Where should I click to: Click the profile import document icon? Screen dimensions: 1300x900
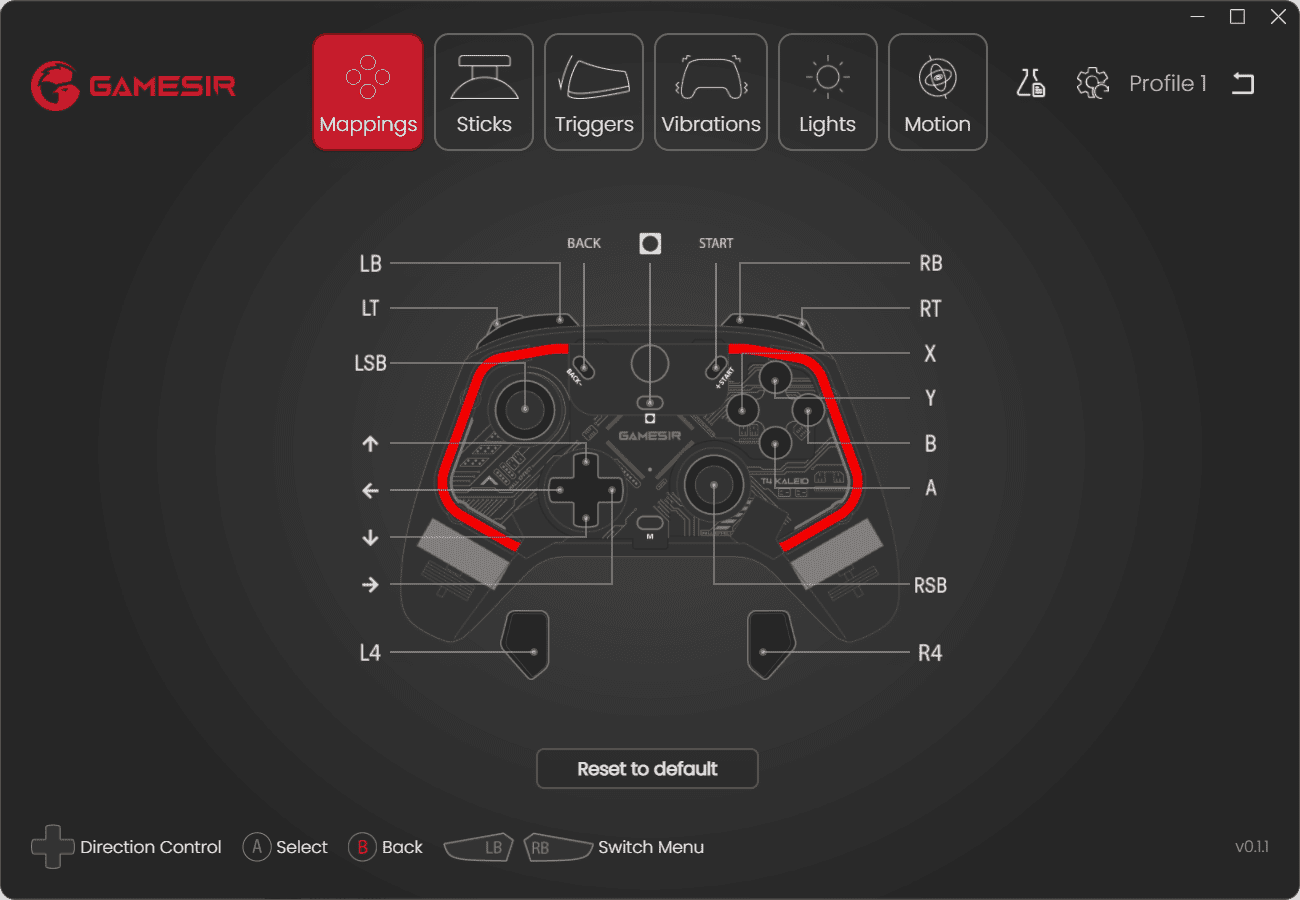[1032, 83]
